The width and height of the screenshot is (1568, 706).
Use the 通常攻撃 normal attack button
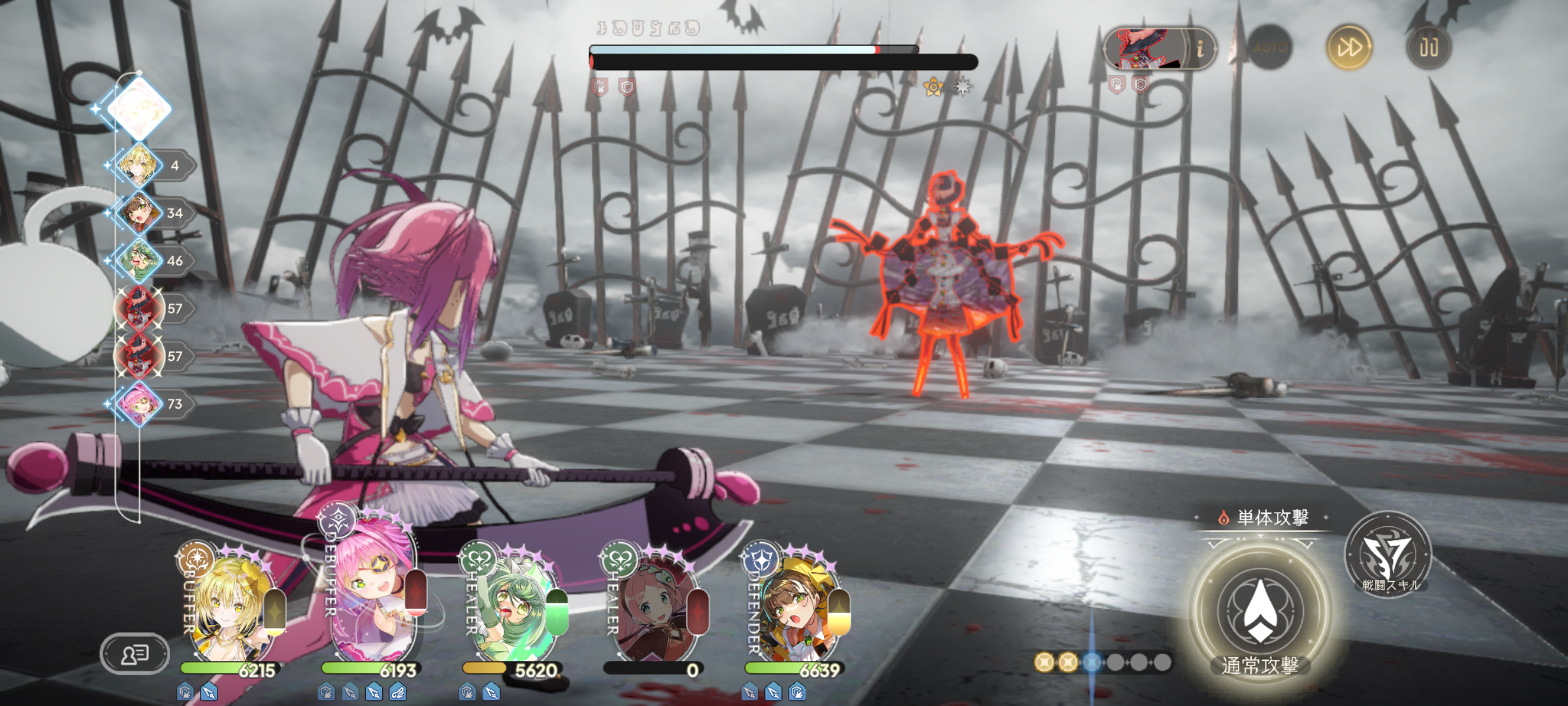[1260, 611]
